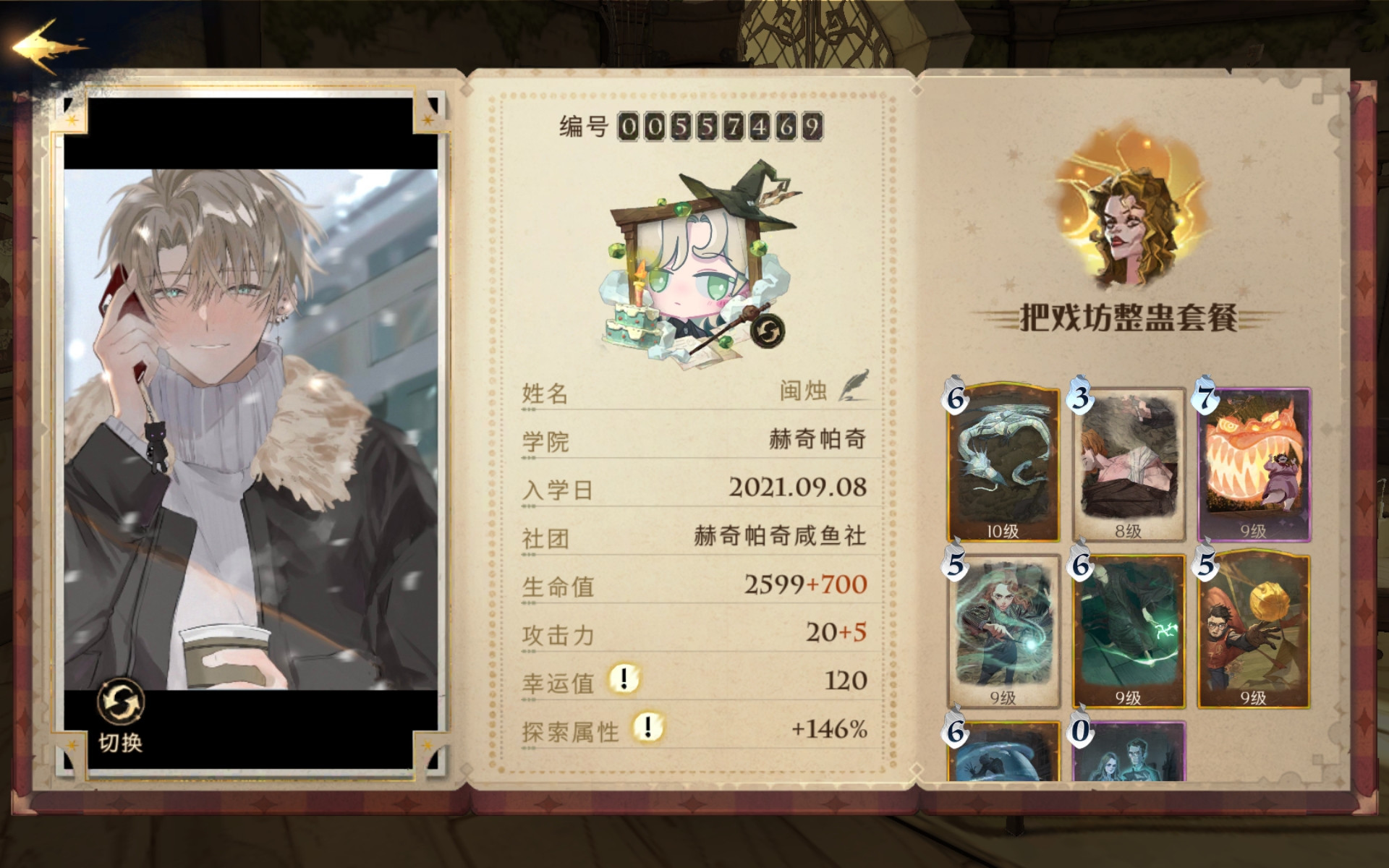Open the 学院 house entry 赫奇帕奇
This screenshot has width=1389, height=868.
click(x=814, y=438)
